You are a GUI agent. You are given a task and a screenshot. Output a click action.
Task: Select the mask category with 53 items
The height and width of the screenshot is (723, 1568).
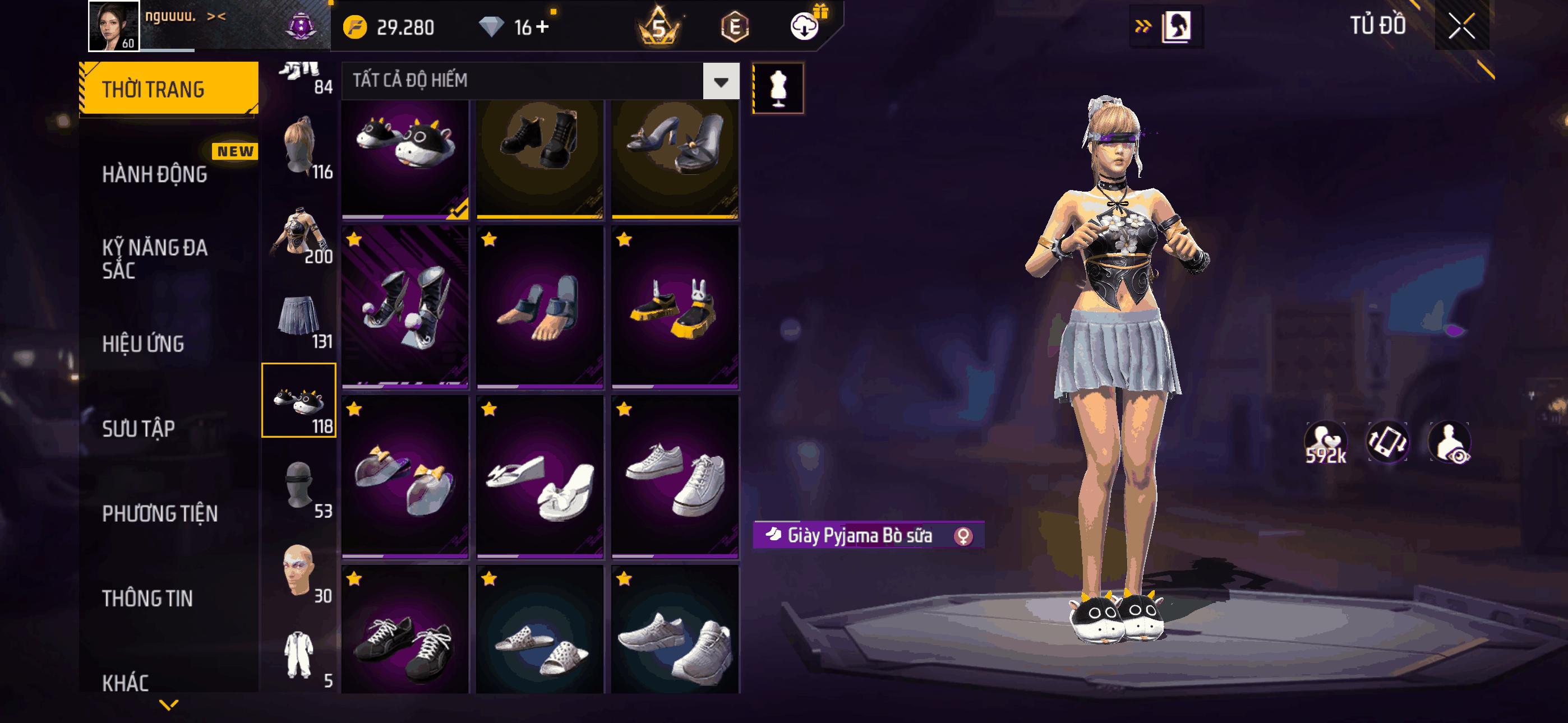coord(299,488)
